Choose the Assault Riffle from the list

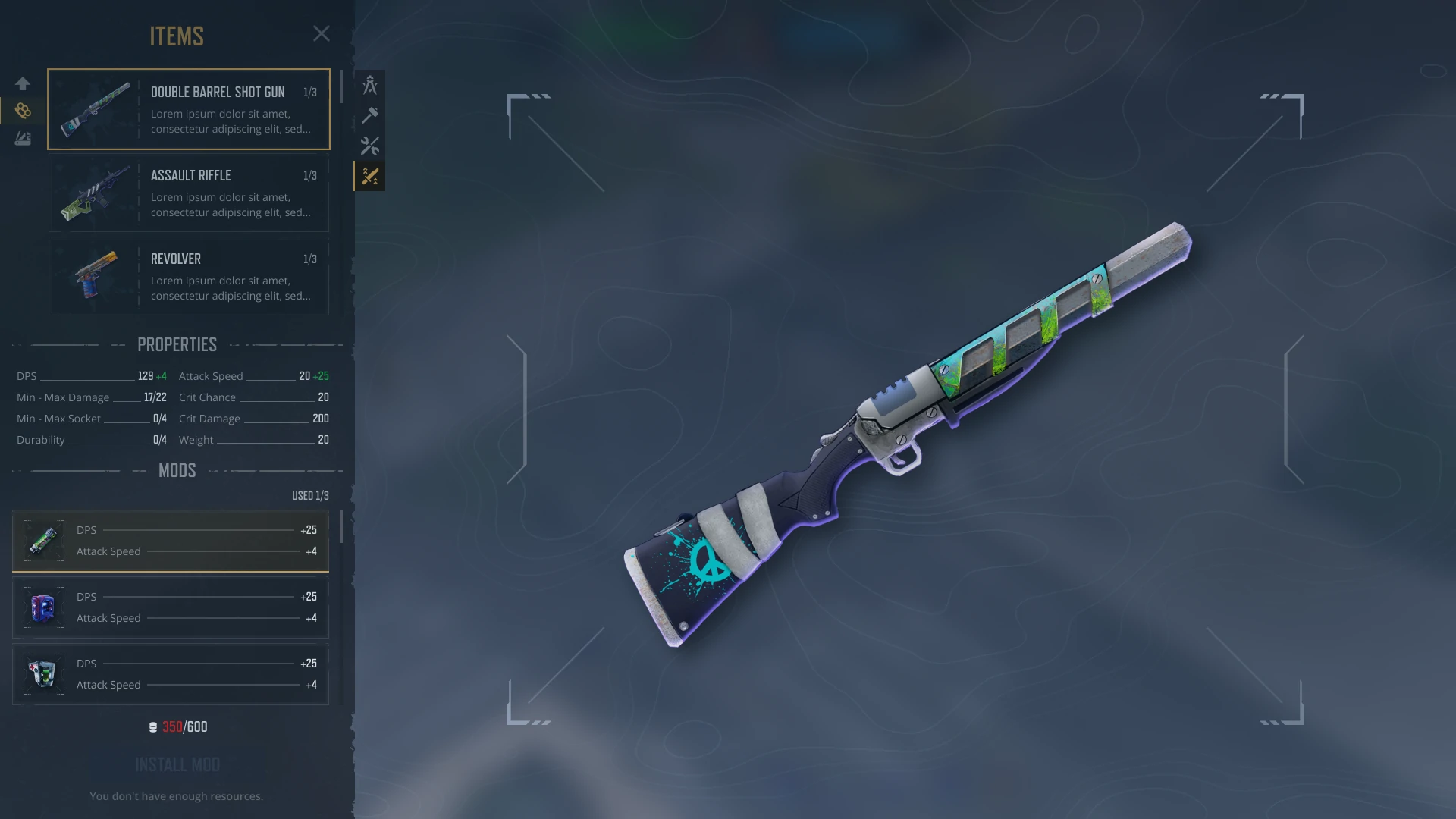point(189,193)
